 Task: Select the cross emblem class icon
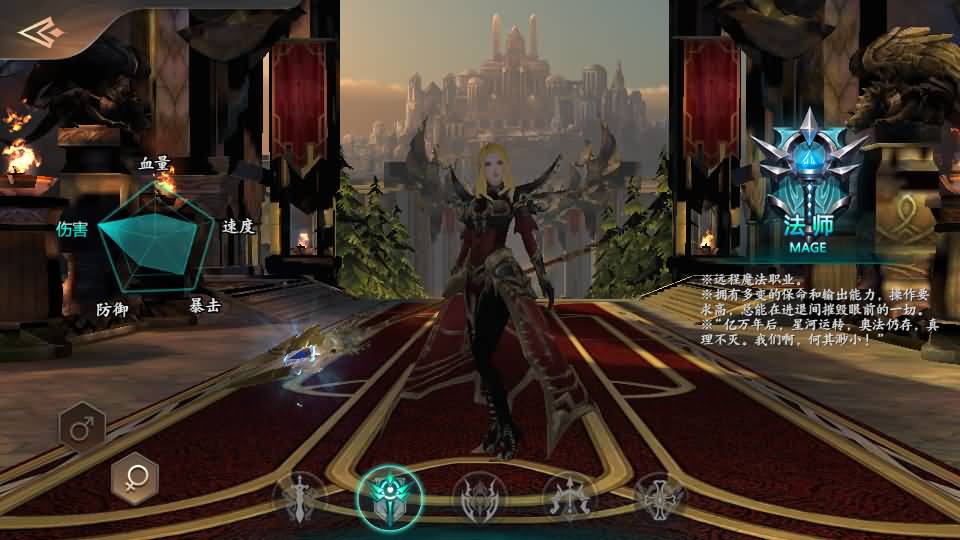pyautogui.click(x=660, y=497)
